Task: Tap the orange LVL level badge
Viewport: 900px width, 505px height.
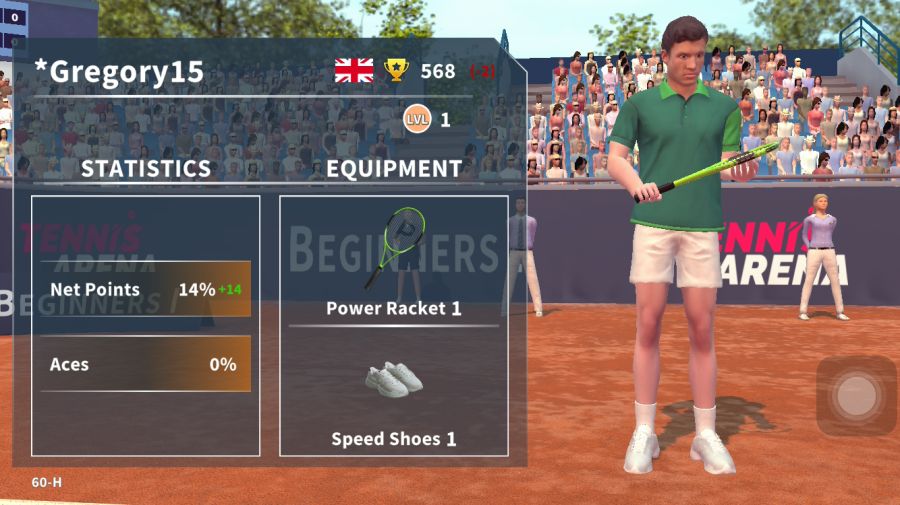Action: [416, 120]
